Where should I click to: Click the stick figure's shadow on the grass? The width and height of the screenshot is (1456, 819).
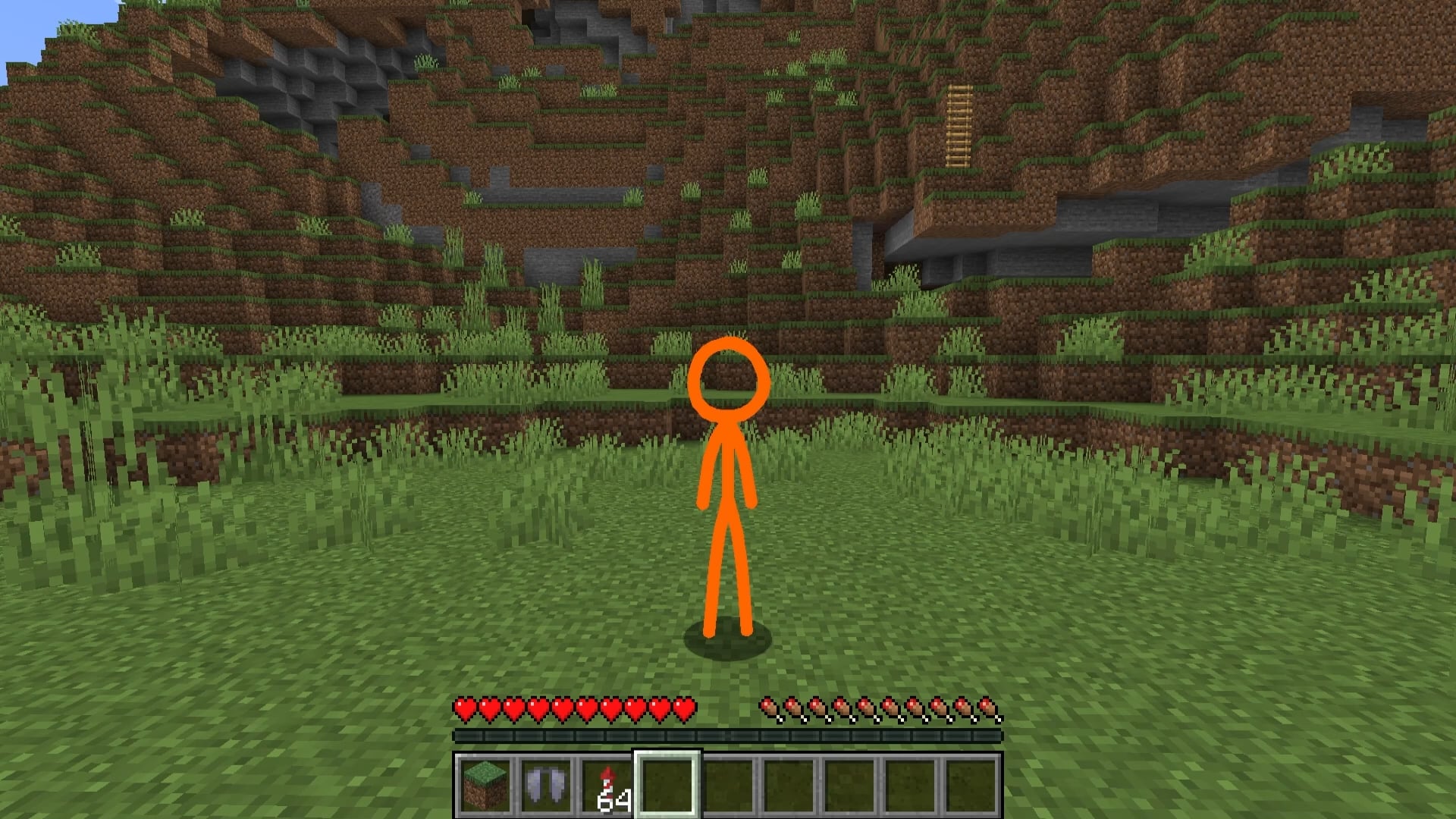tap(727, 648)
